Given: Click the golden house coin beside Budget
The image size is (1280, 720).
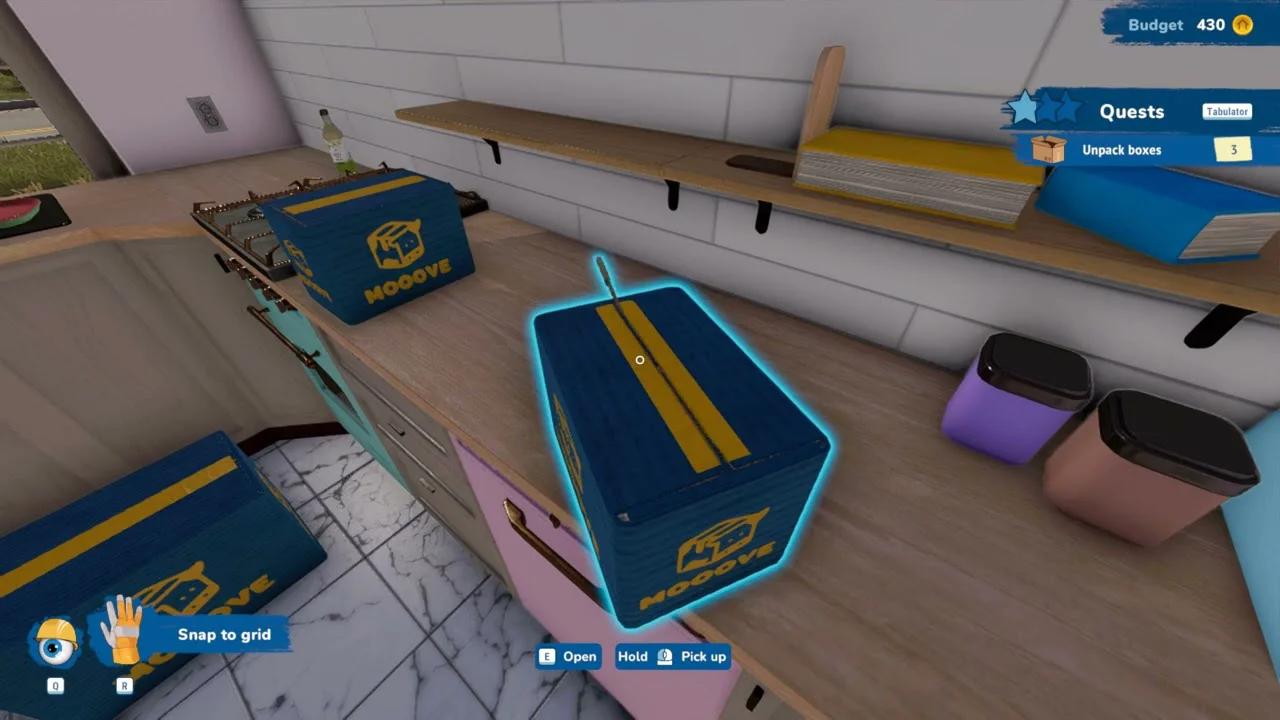Looking at the screenshot, I should 1243,25.
